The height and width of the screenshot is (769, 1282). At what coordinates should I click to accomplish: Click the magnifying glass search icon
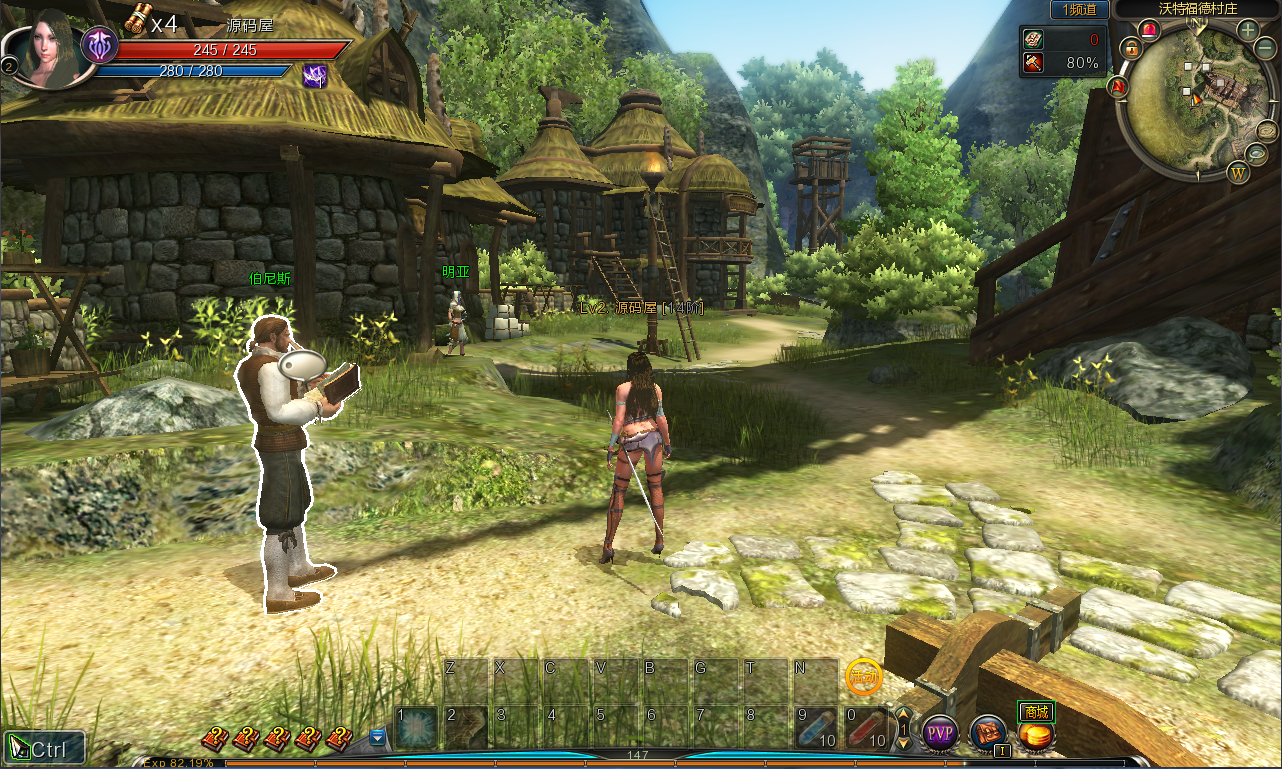pyautogui.click(x=1256, y=153)
